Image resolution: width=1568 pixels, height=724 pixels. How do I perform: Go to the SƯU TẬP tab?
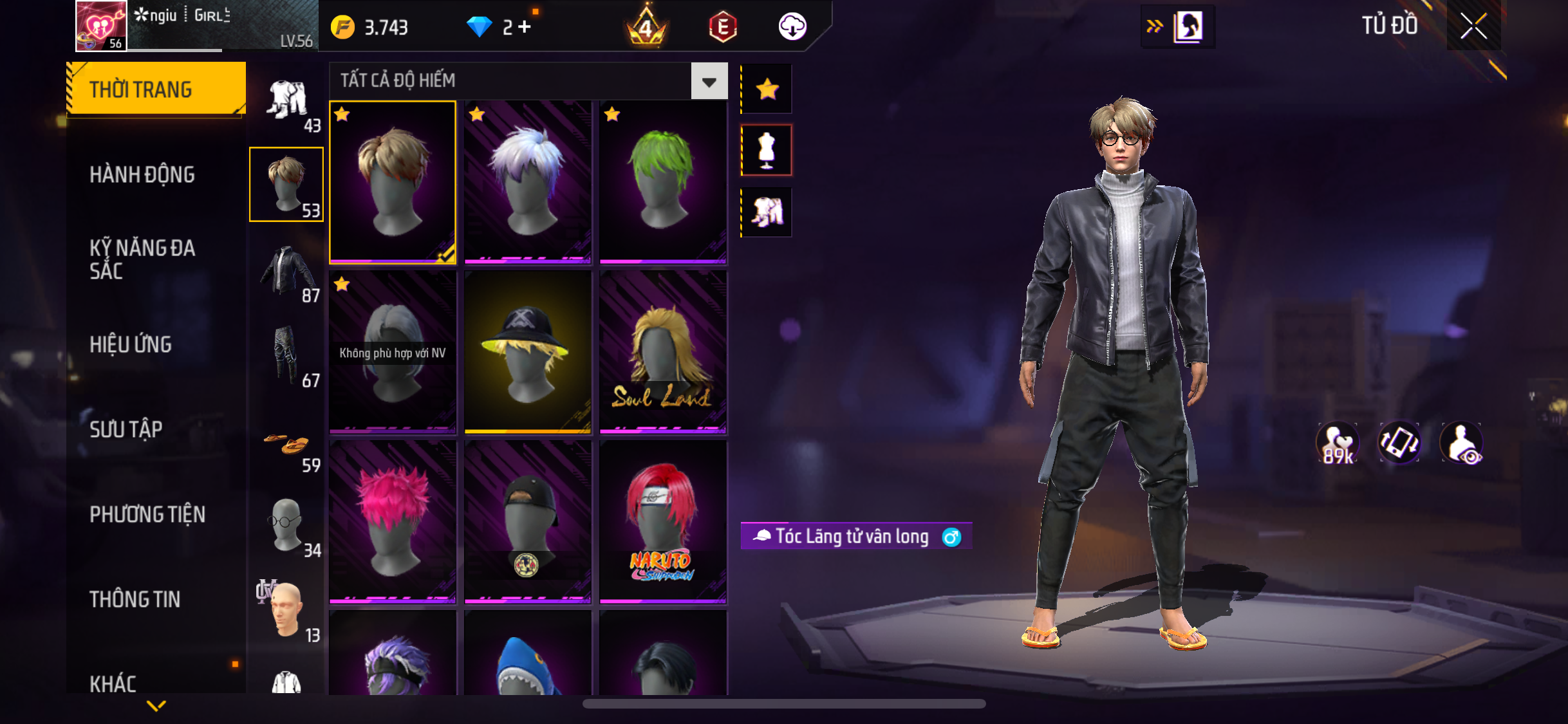[x=126, y=429]
